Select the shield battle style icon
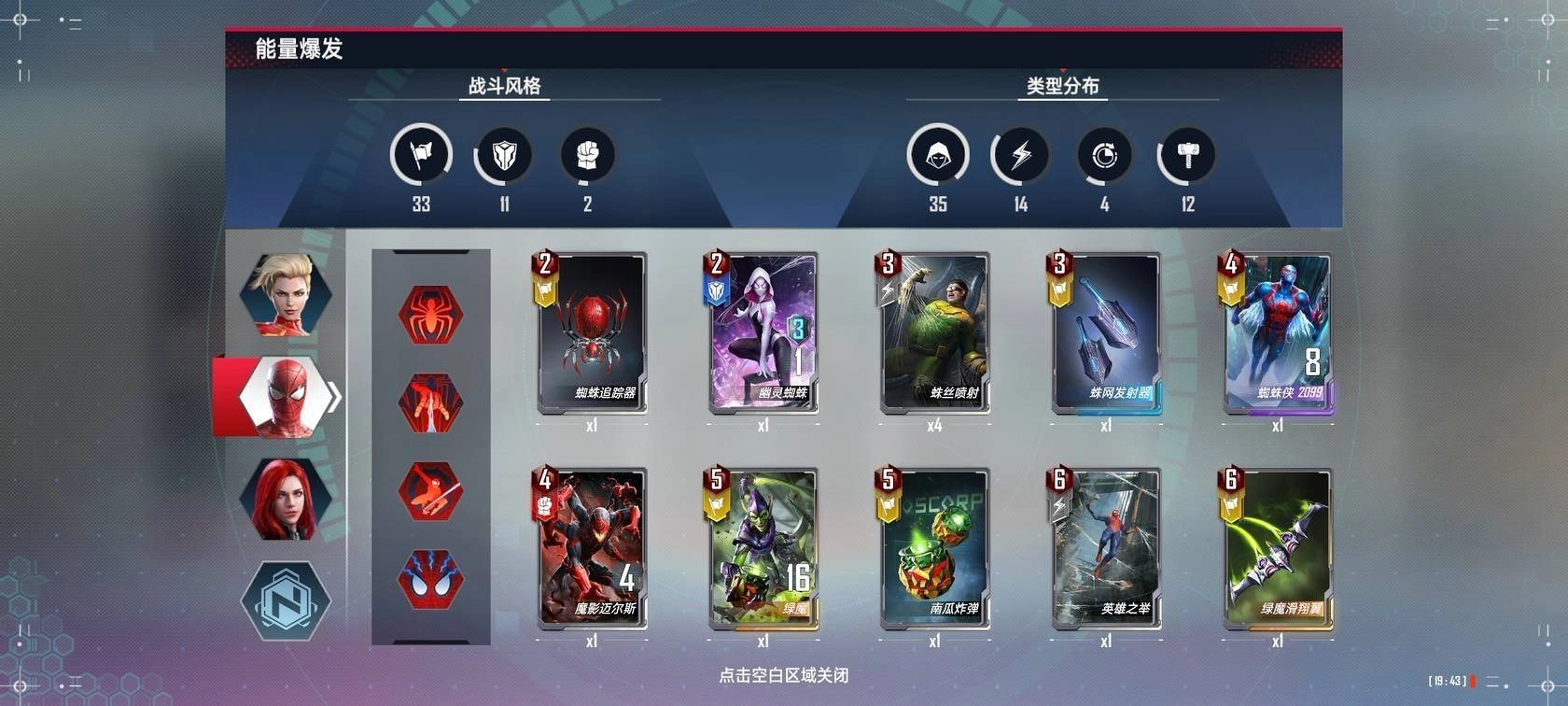1568x706 pixels. pos(503,154)
